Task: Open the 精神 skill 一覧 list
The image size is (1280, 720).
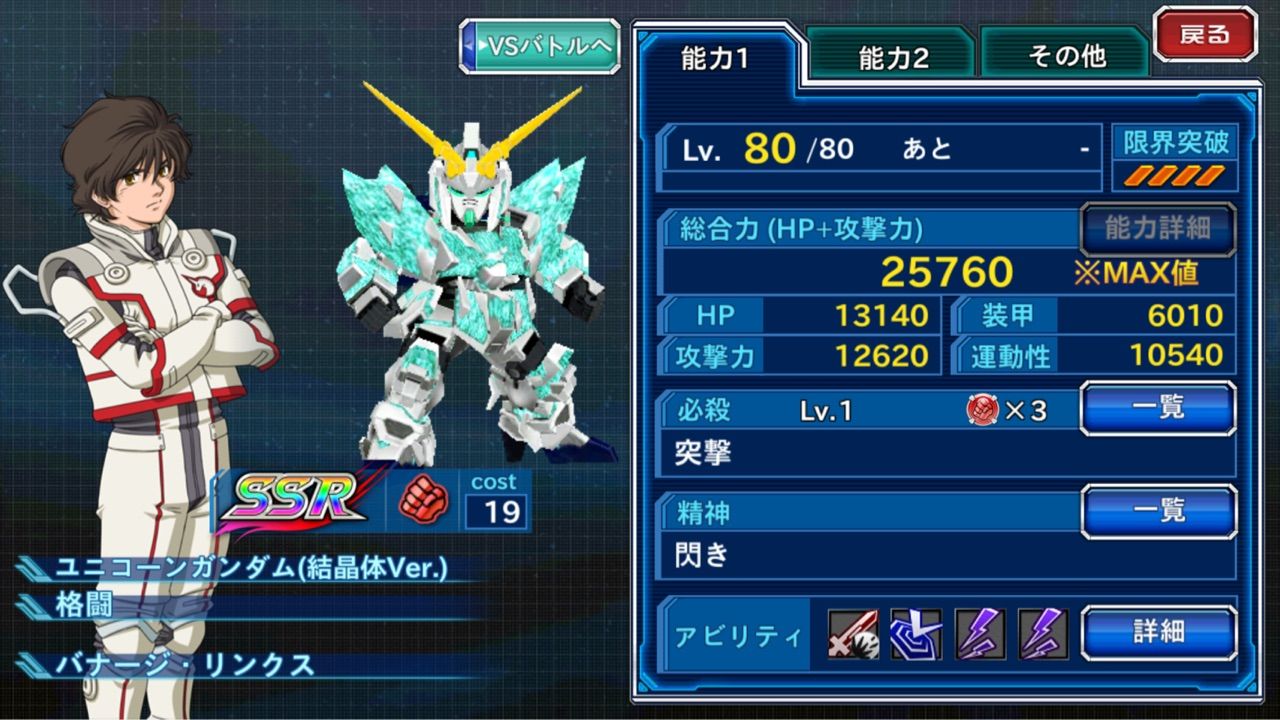Action: 1157,510
